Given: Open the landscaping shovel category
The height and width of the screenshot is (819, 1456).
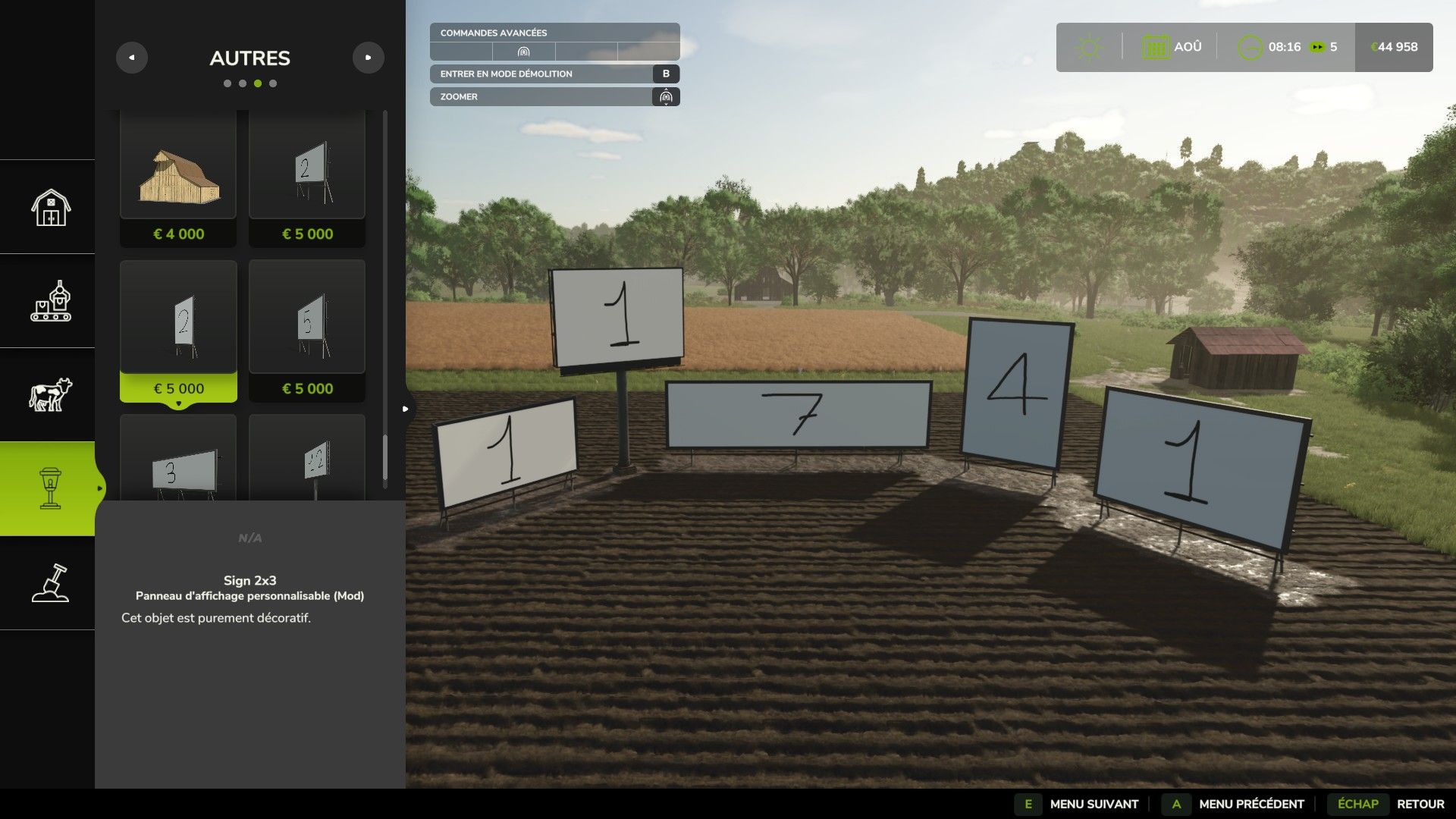Looking at the screenshot, I should [50, 583].
